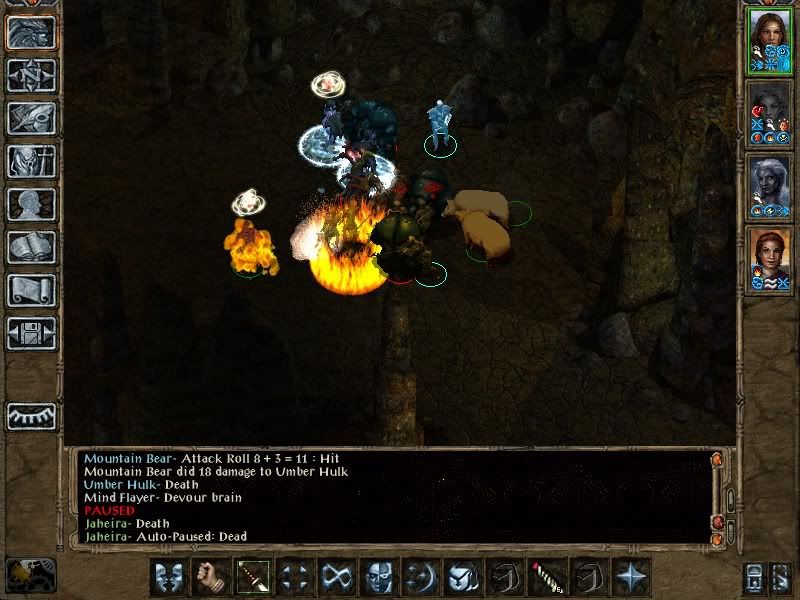This screenshot has width=800, height=600.
Task: Click the two-masks dialogue action button
Action: 167,577
